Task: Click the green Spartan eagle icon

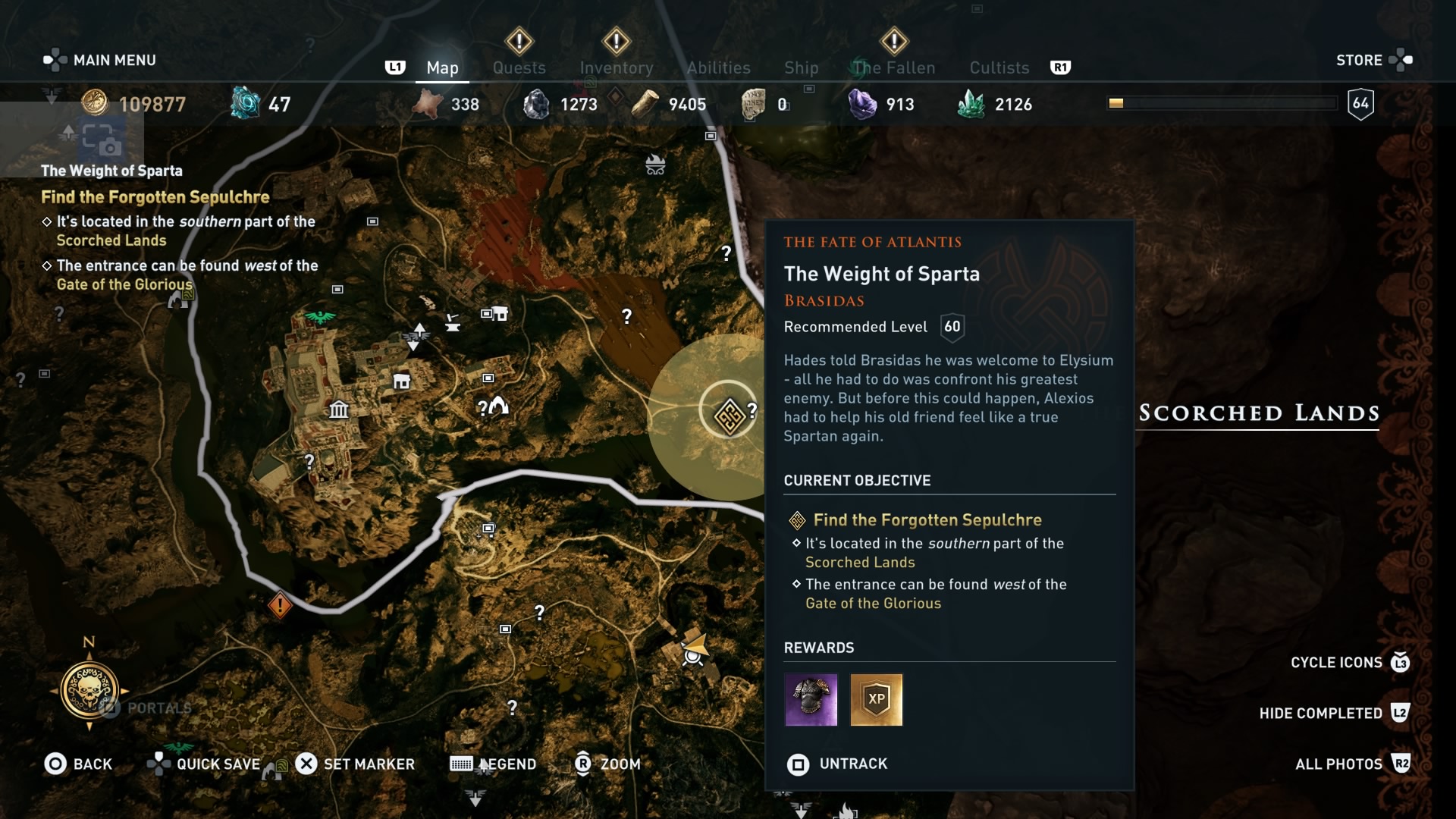Action: tap(318, 316)
